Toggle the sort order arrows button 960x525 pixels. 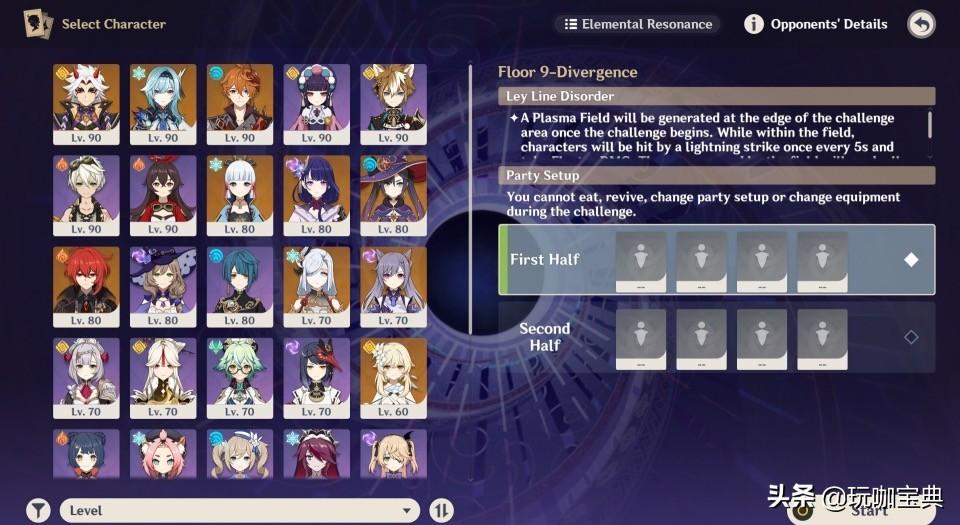pyautogui.click(x=441, y=510)
